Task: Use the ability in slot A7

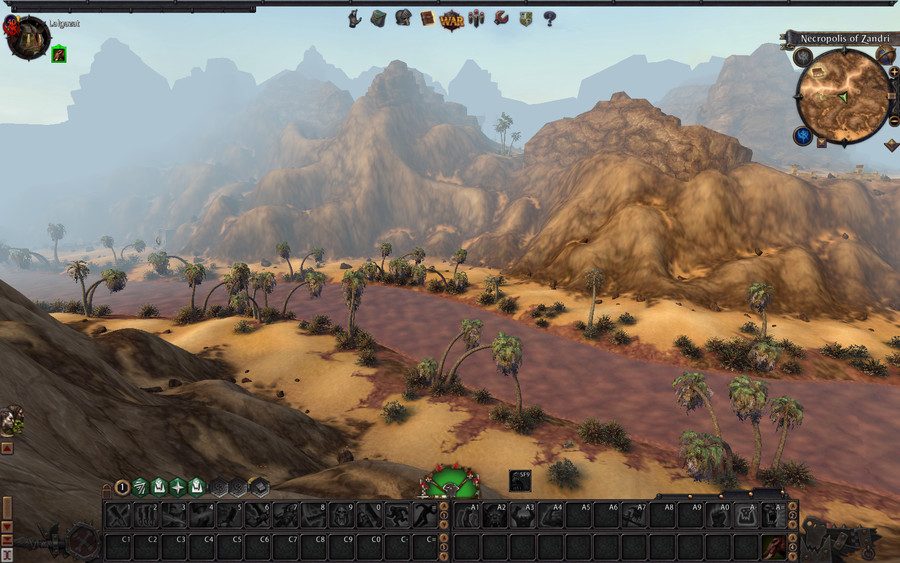Action: pos(634,515)
